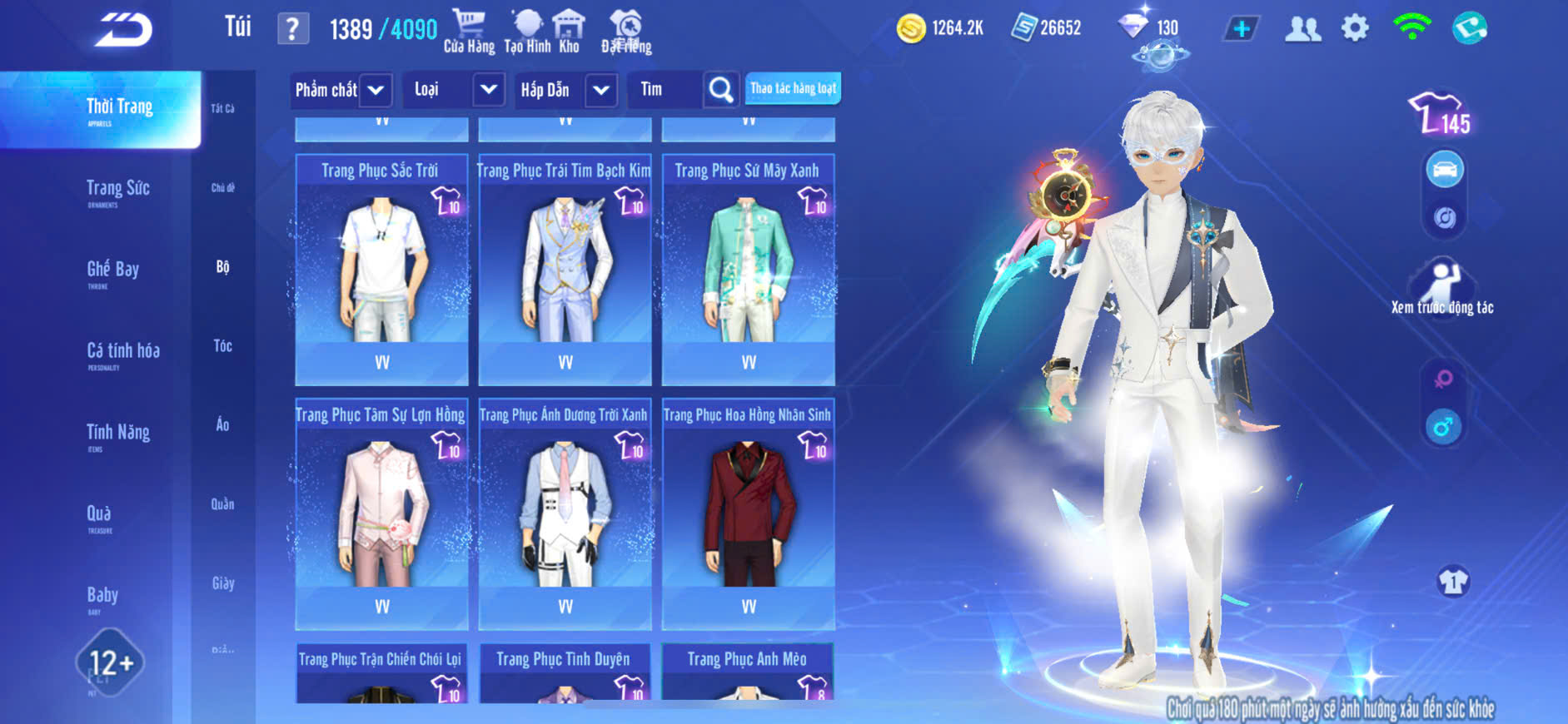Switch to the Trang Sức tab
This screenshot has width=1568, height=724.
[117, 189]
